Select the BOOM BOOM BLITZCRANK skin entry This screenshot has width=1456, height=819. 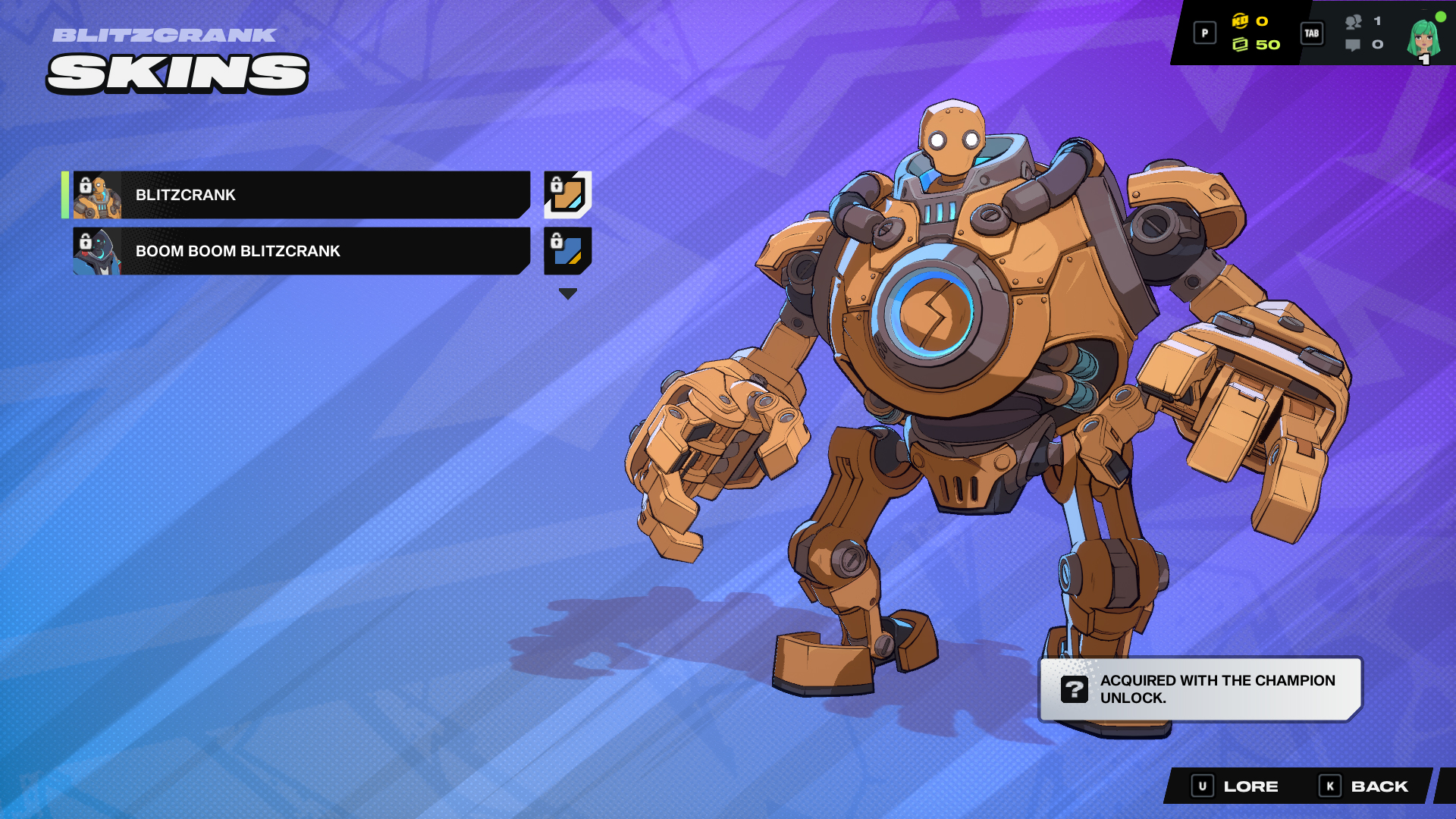click(303, 251)
